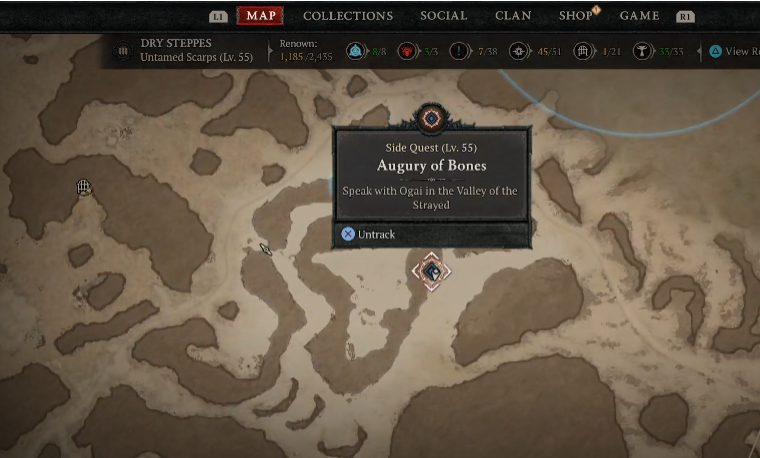
Task: Select the strongholds progress icon
Action: pyautogui.click(x=408, y=51)
